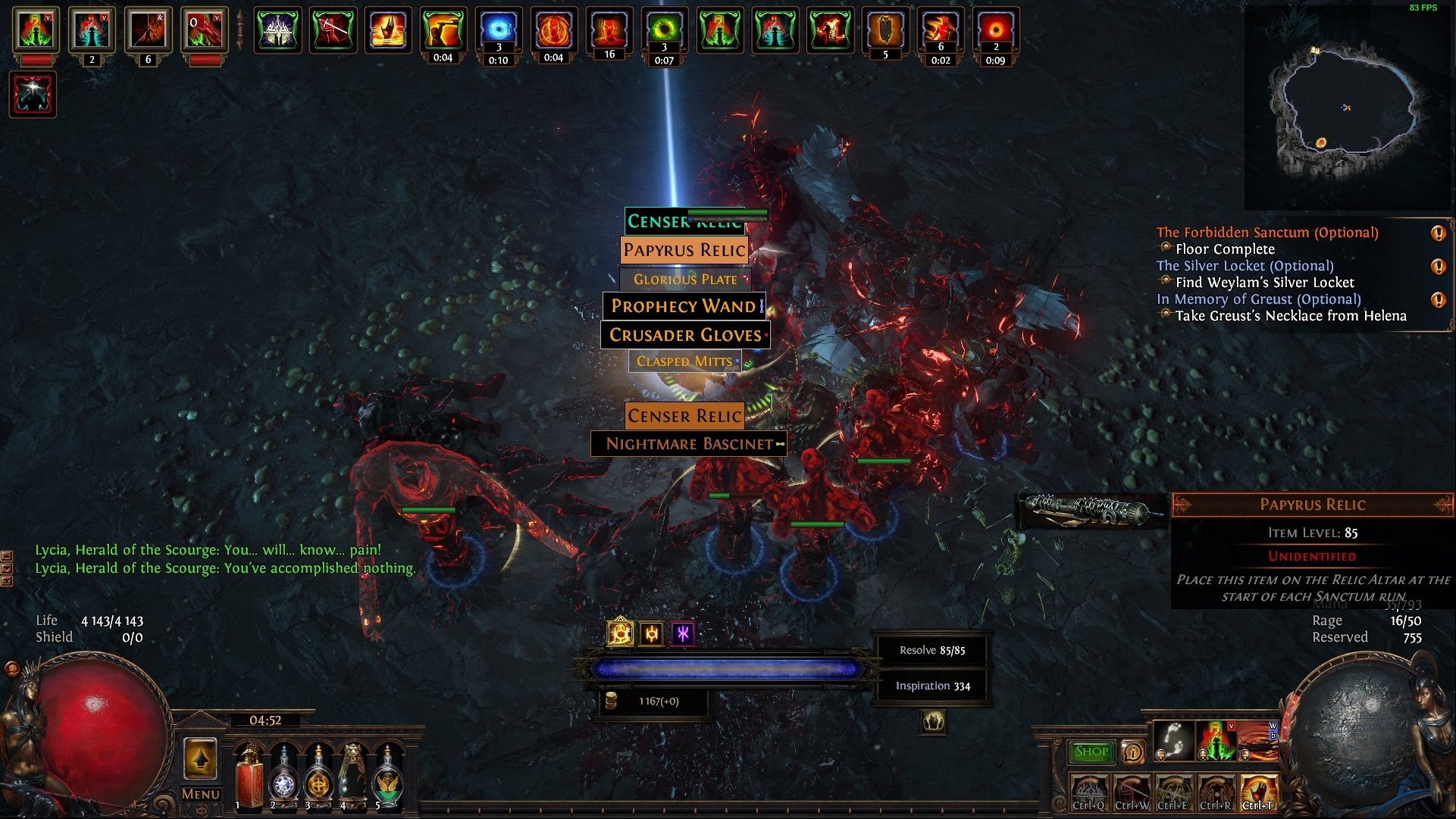Pick up the Prophecy Wand label
Image resolution: width=1456 pixels, height=819 pixels.
coord(684,306)
